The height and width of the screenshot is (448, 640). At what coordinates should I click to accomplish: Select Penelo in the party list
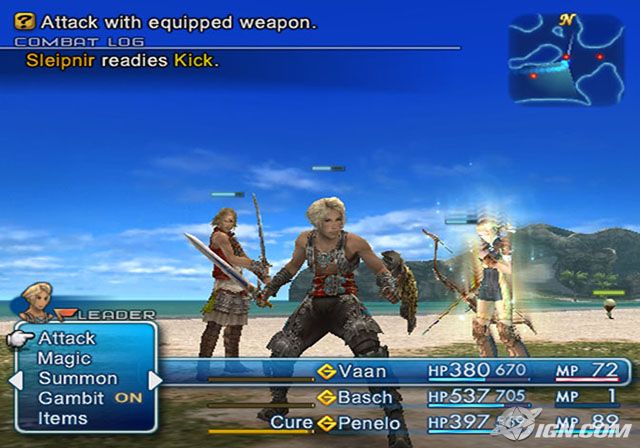click(x=368, y=423)
